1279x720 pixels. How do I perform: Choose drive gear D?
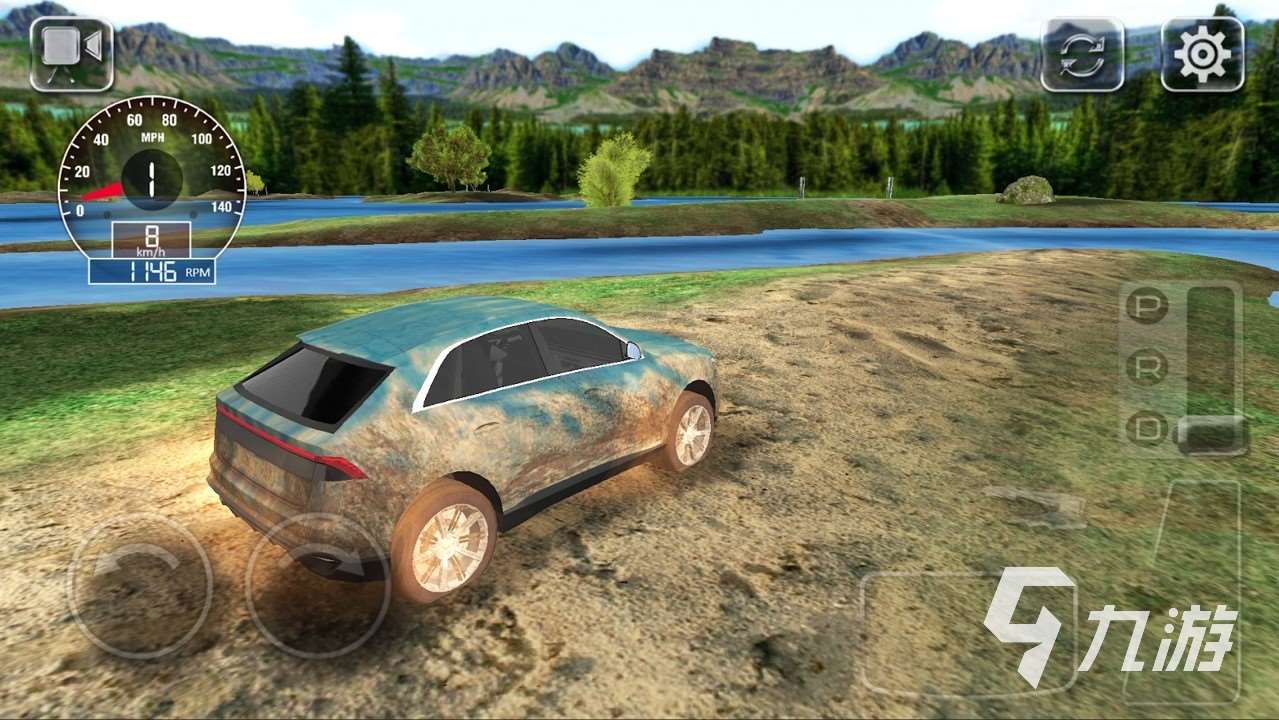tap(1146, 429)
